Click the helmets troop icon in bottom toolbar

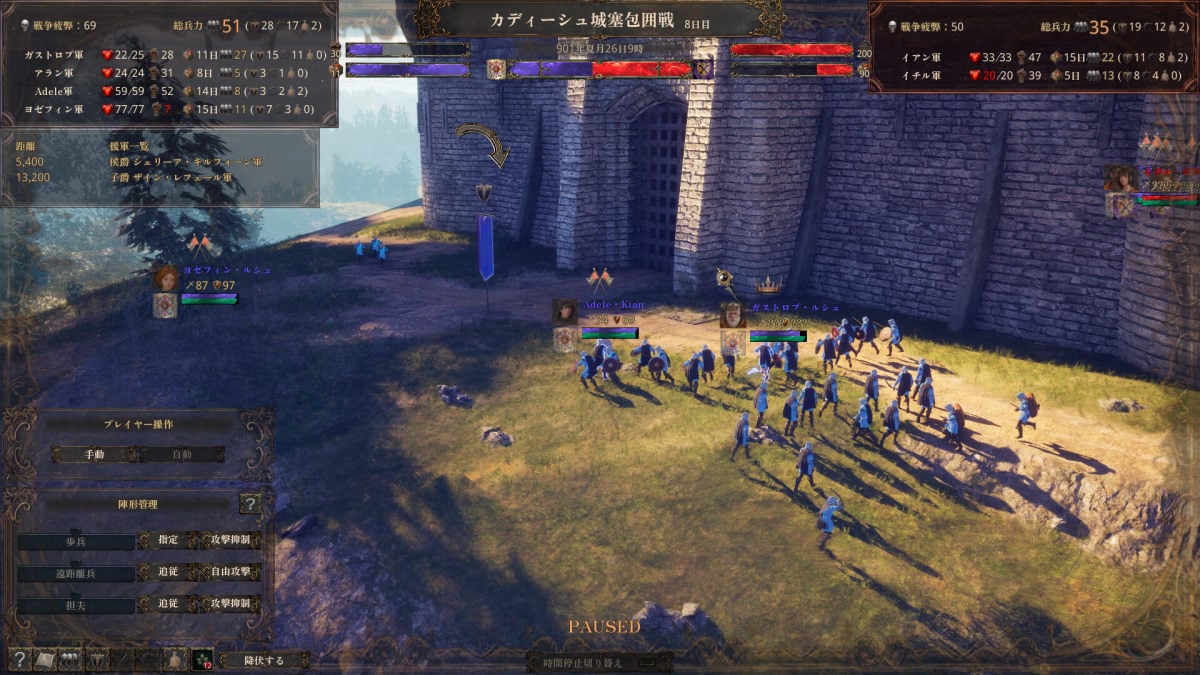[70, 659]
